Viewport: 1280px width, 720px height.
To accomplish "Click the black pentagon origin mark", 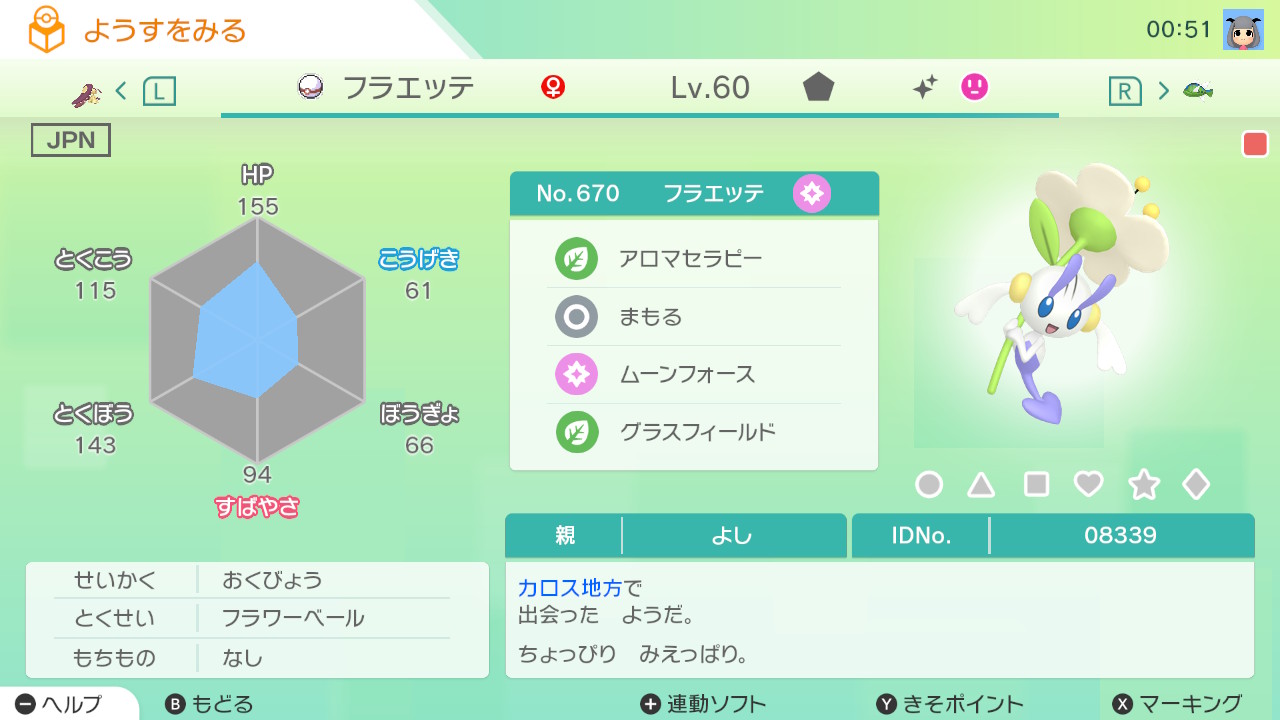I will [818, 88].
